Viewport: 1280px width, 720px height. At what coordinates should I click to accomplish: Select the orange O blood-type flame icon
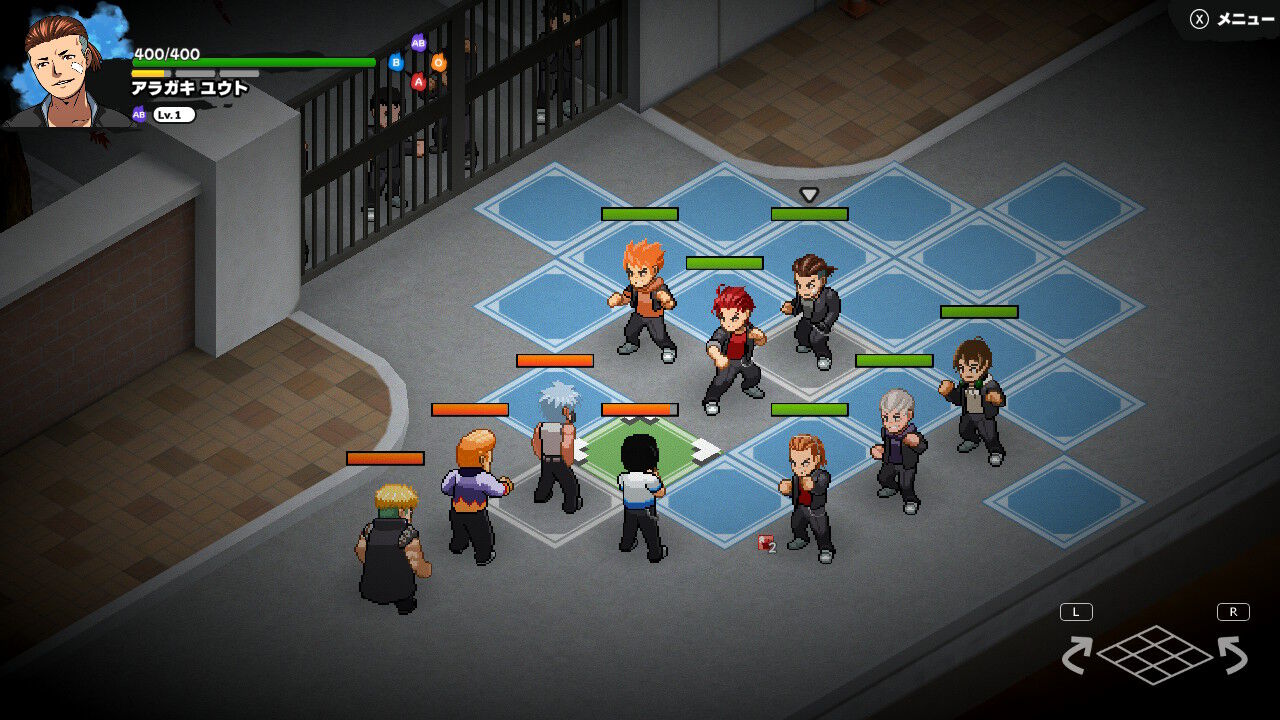[440, 65]
